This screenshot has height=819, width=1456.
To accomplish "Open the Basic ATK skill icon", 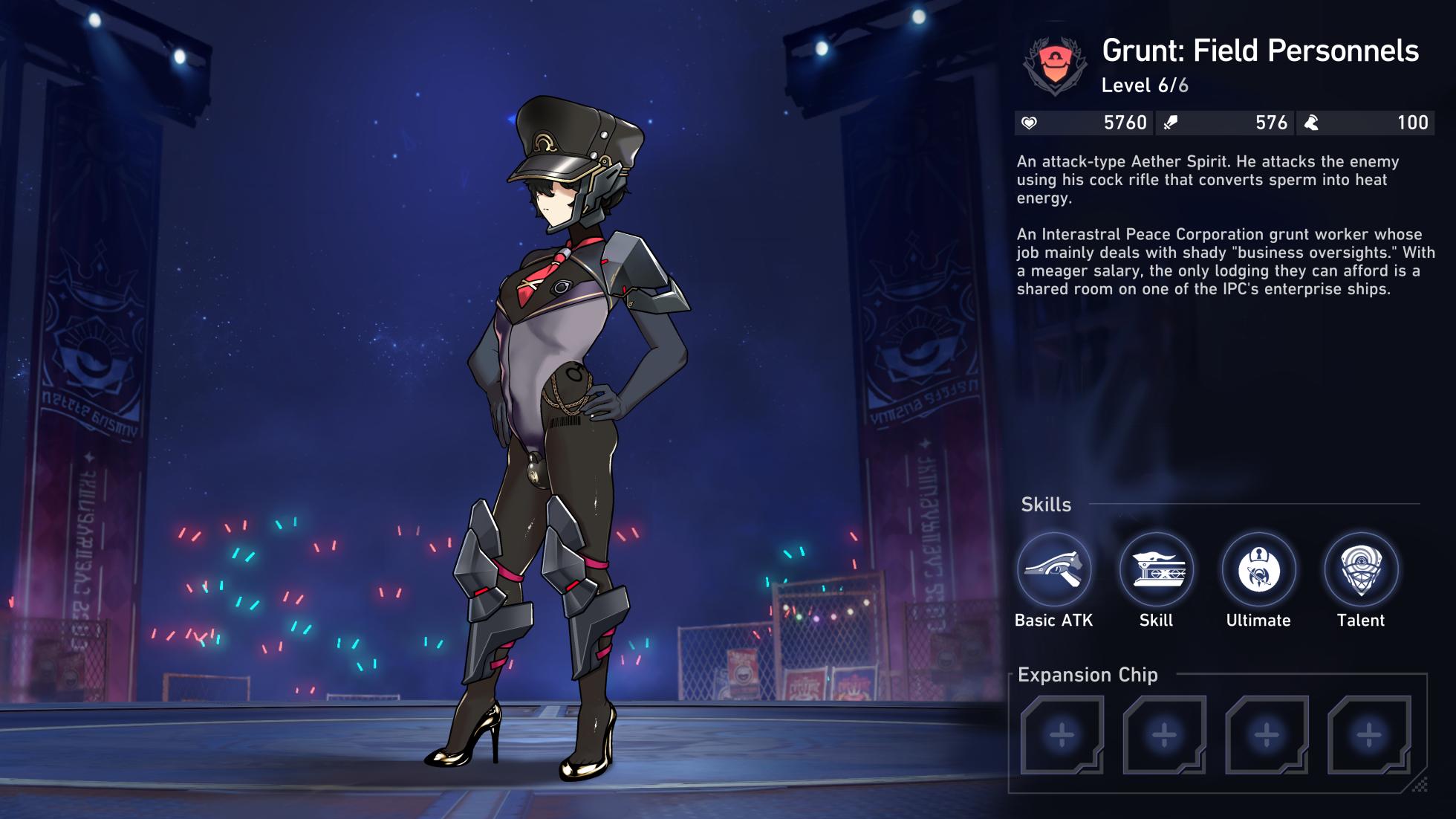I will coord(1053,570).
